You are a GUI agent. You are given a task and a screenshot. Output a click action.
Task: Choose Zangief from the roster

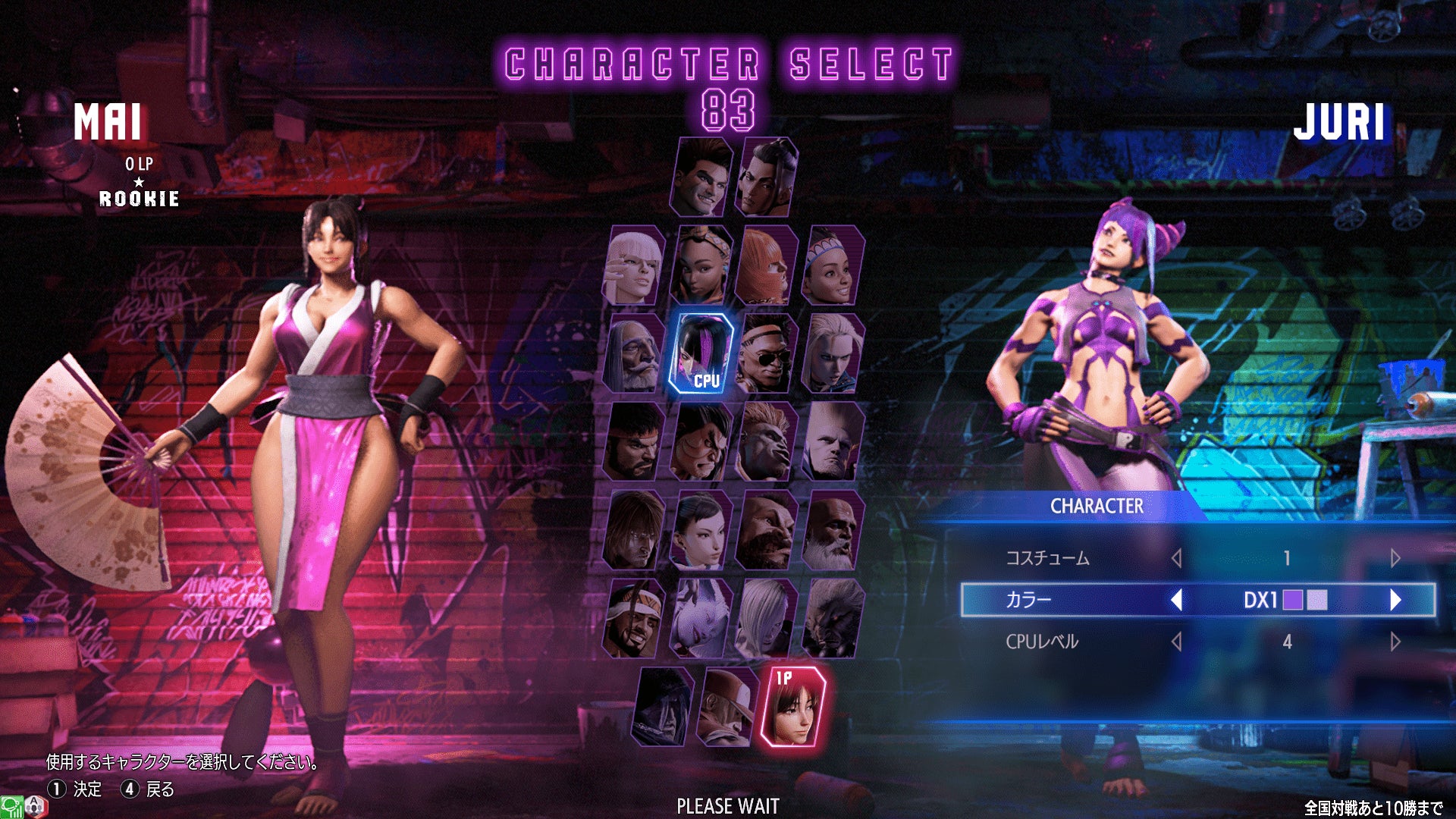[x=767, y=530]
